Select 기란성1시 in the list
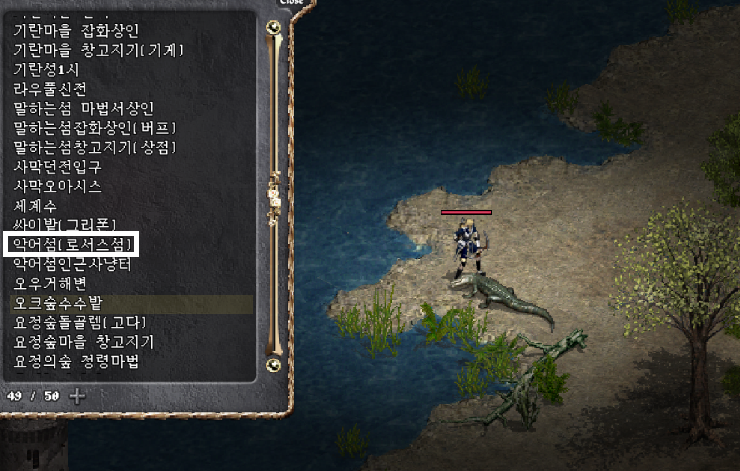The width and height of the screenshot is (740, 471). click(x=46, y=69)
